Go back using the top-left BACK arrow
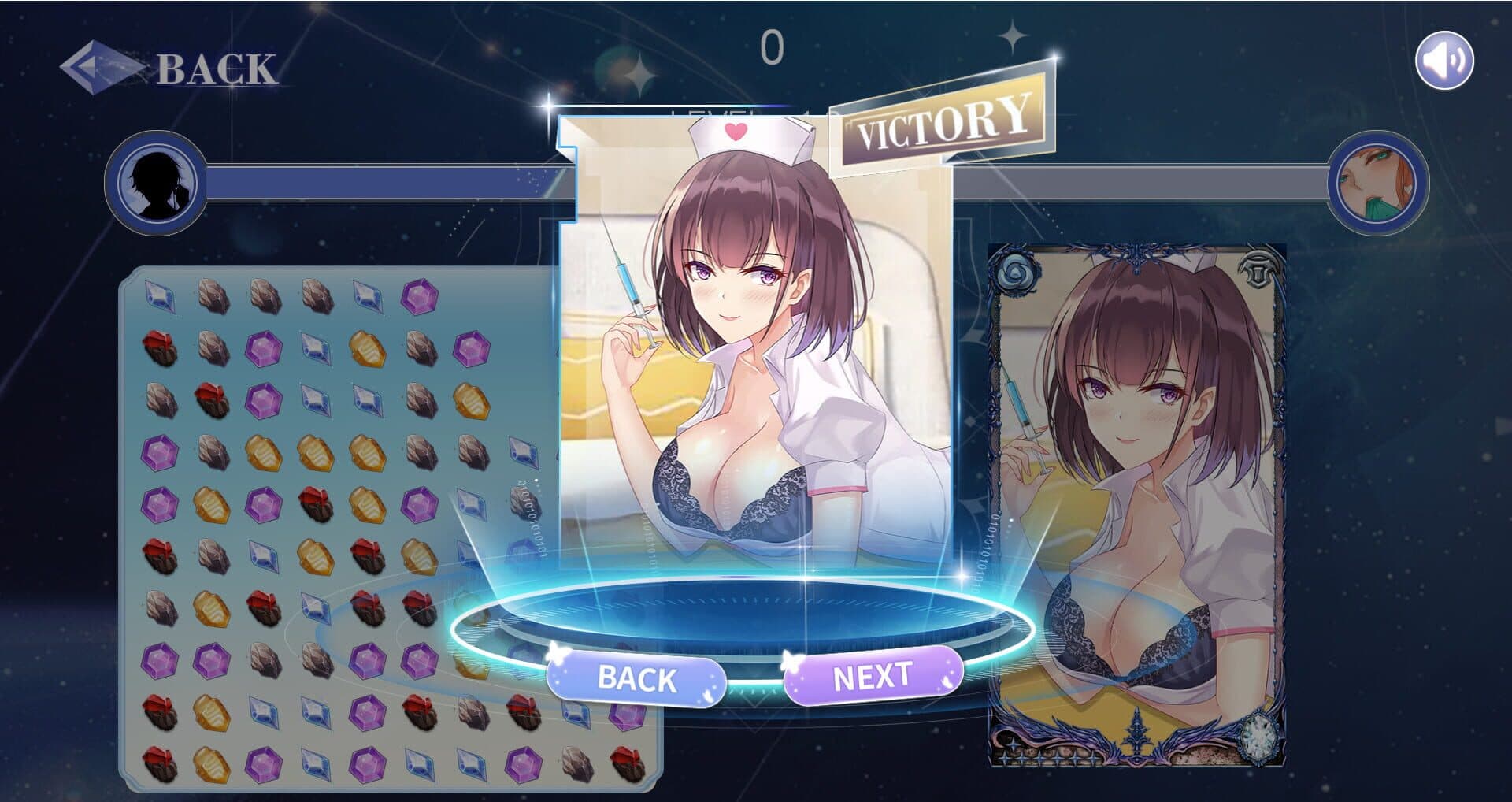Screen dimensions: 1512x802 pos(169,68)
